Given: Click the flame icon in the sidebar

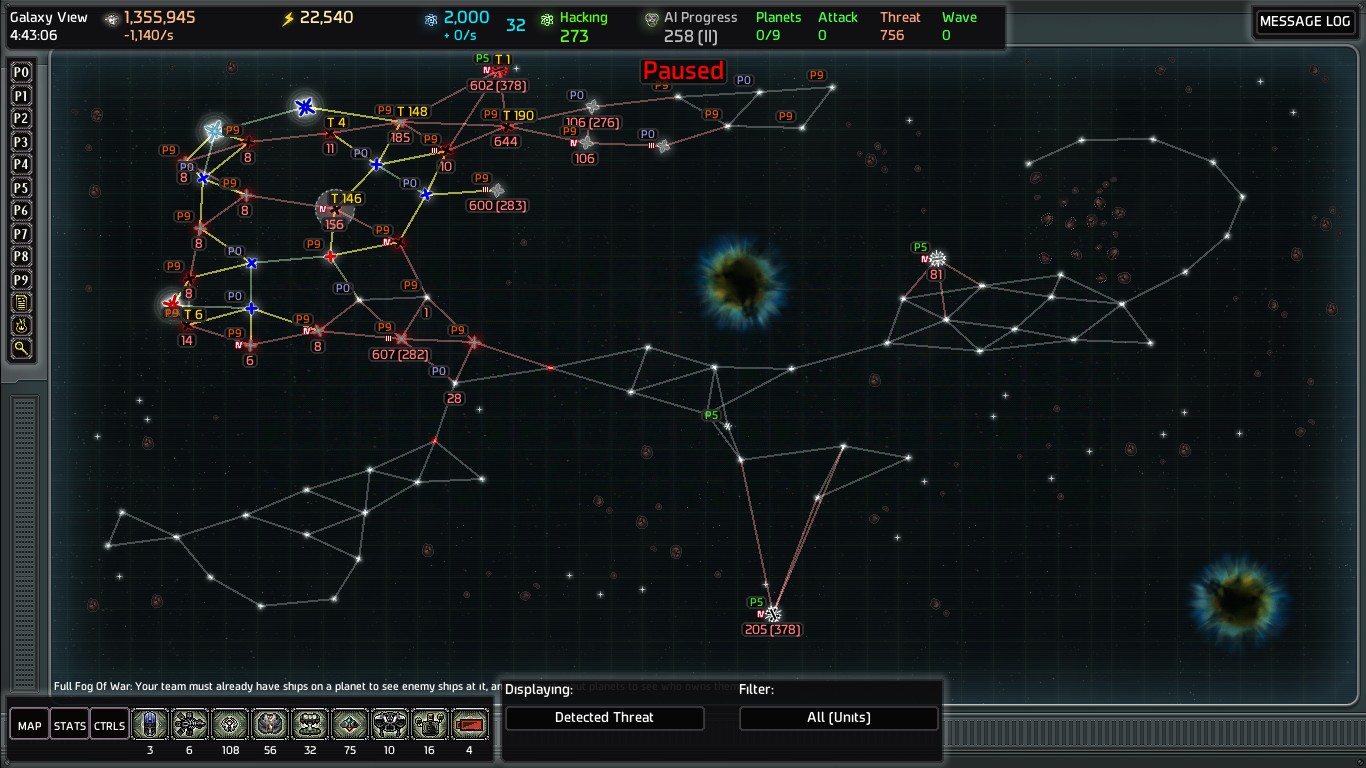Looking at the screenshot, I should coord(21,326).
